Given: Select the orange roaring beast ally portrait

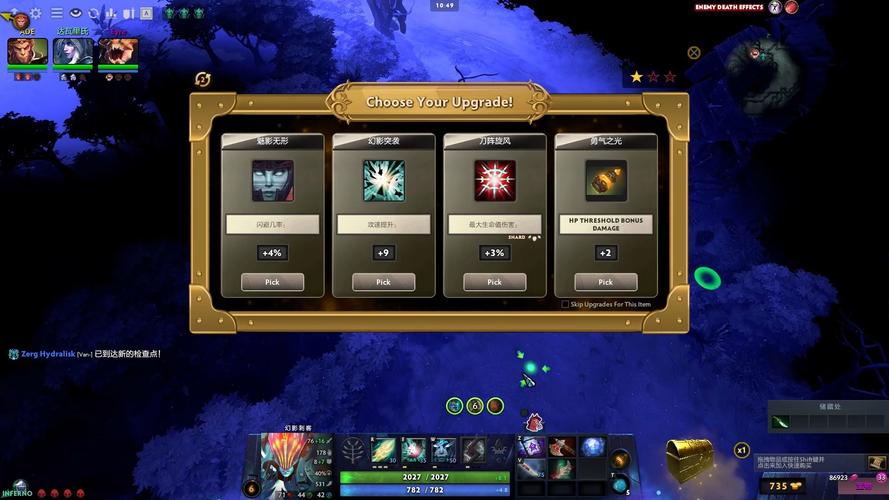Looking at the screenshot, I should (118, 51).
